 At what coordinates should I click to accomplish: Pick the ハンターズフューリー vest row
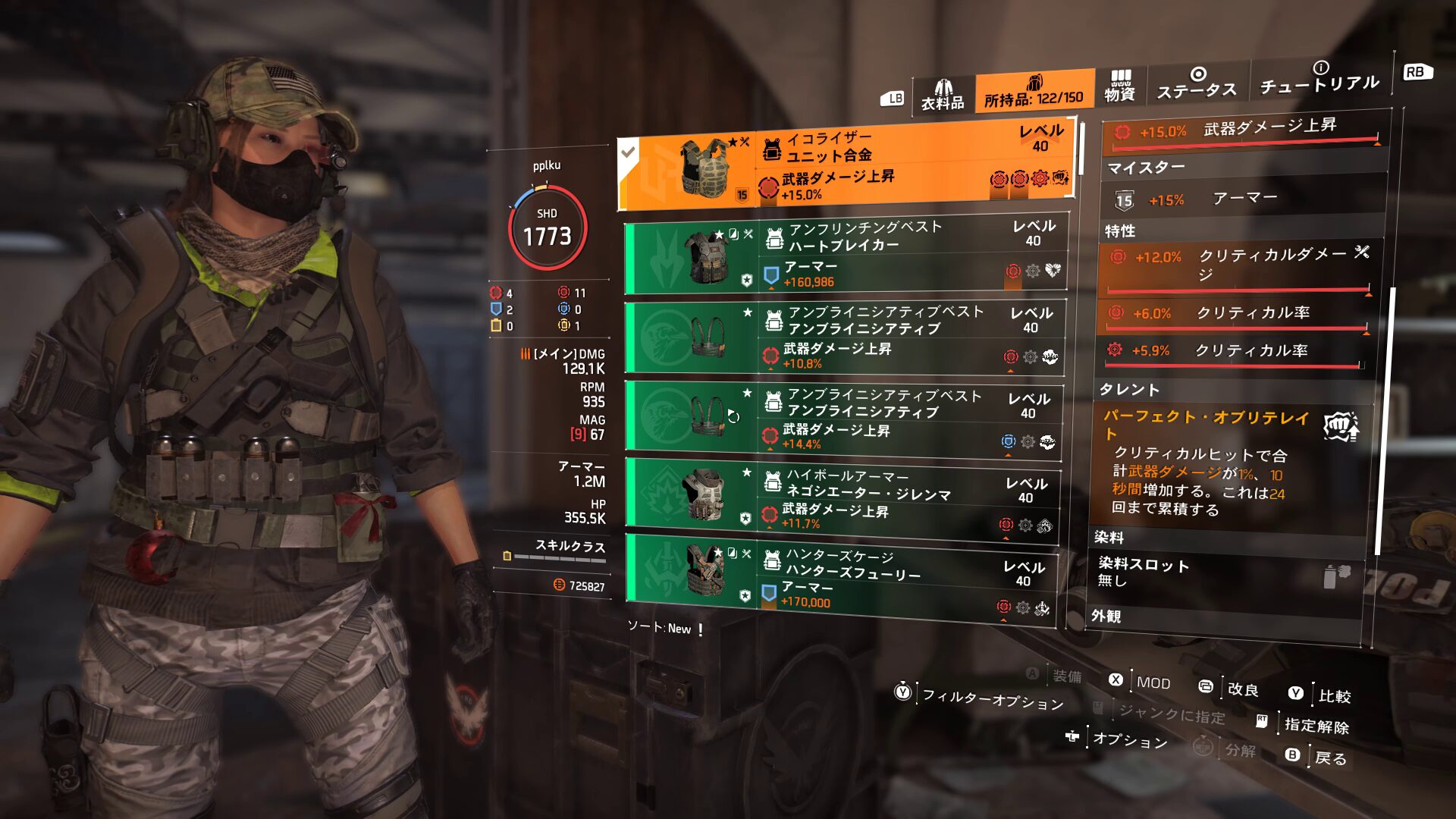point(840,579)
